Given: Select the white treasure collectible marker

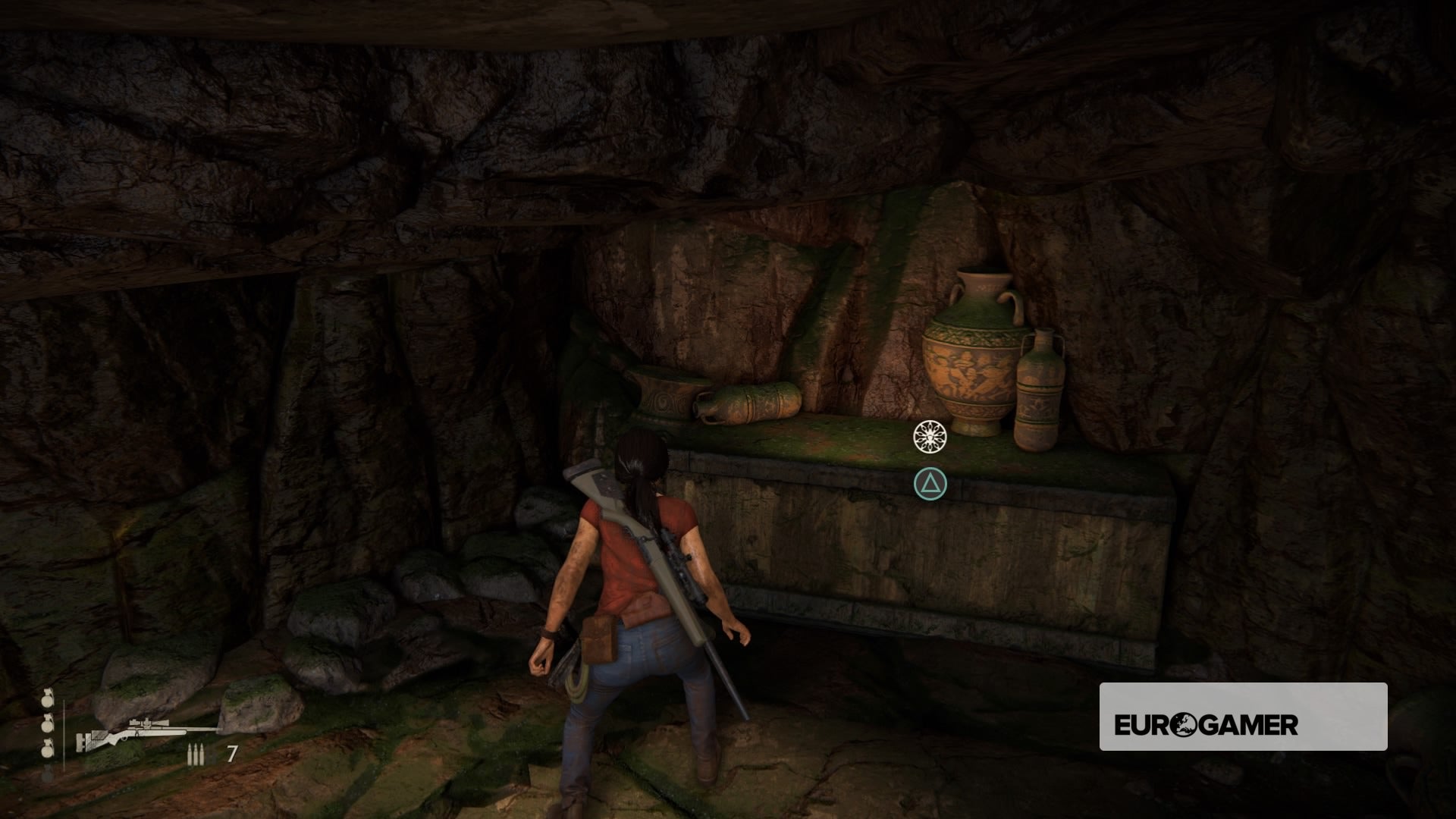Looking at the screenshot, I should coord(930,436).
